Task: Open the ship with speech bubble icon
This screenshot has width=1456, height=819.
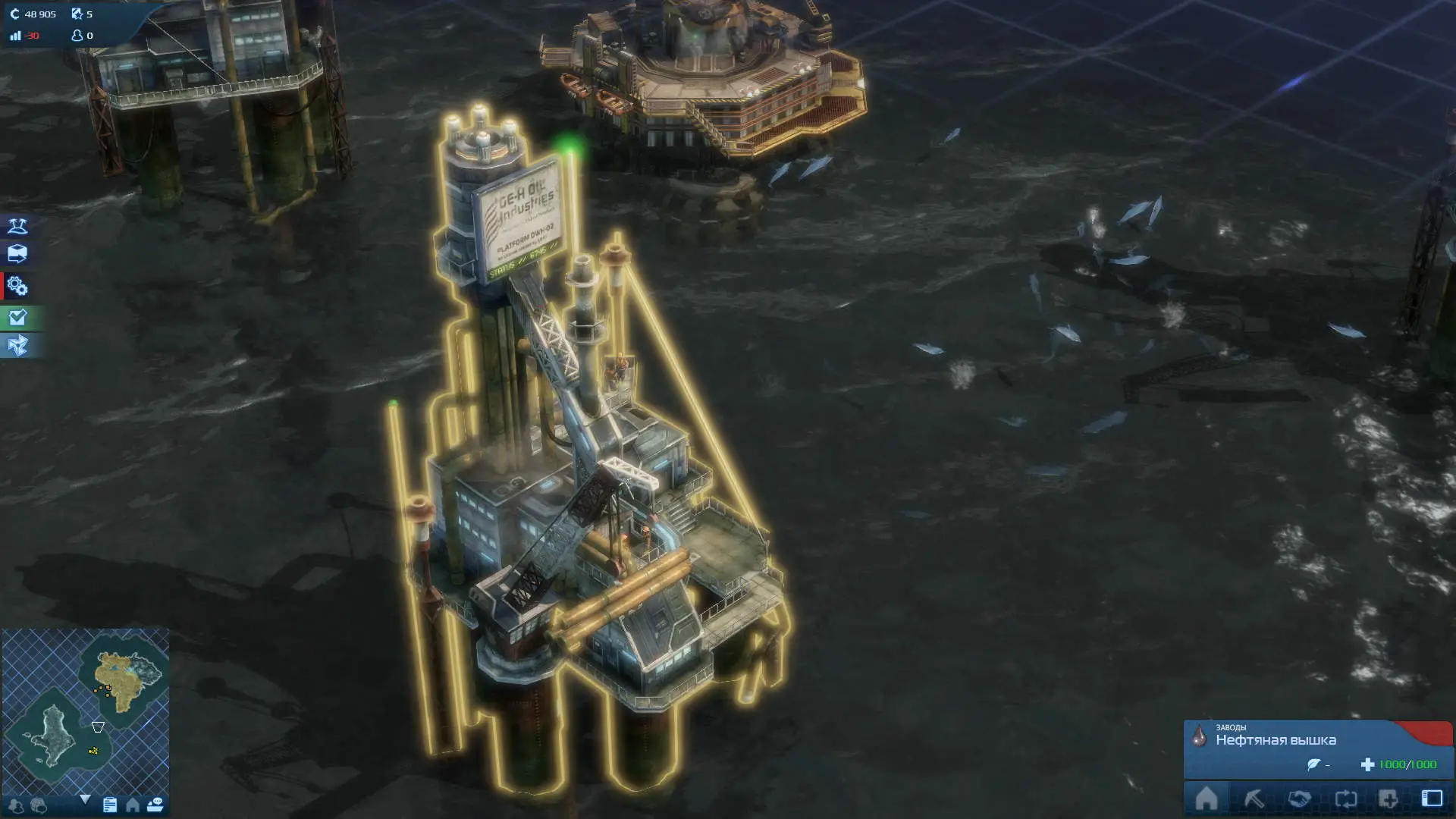Action: tap(155, 805)
